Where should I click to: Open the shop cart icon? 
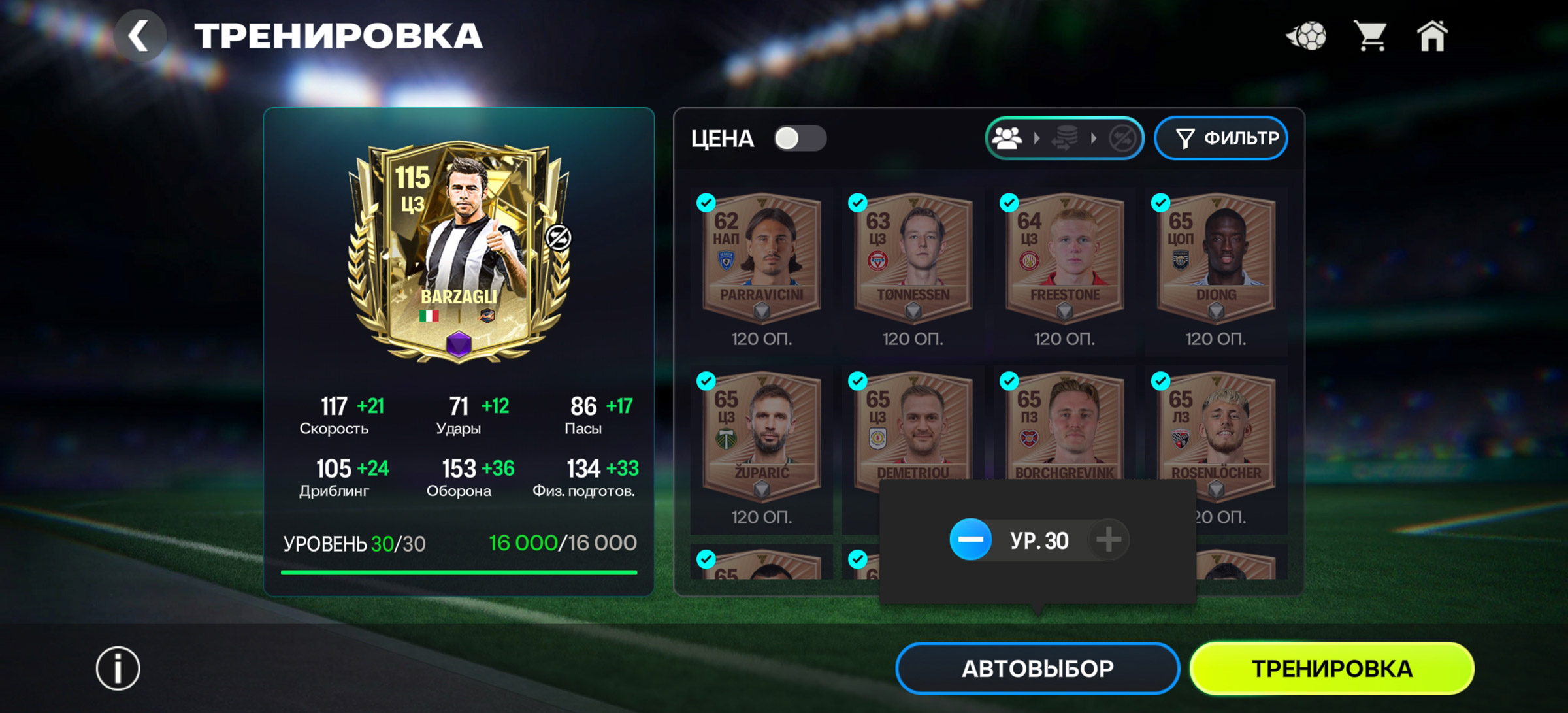pos(1370,36)
